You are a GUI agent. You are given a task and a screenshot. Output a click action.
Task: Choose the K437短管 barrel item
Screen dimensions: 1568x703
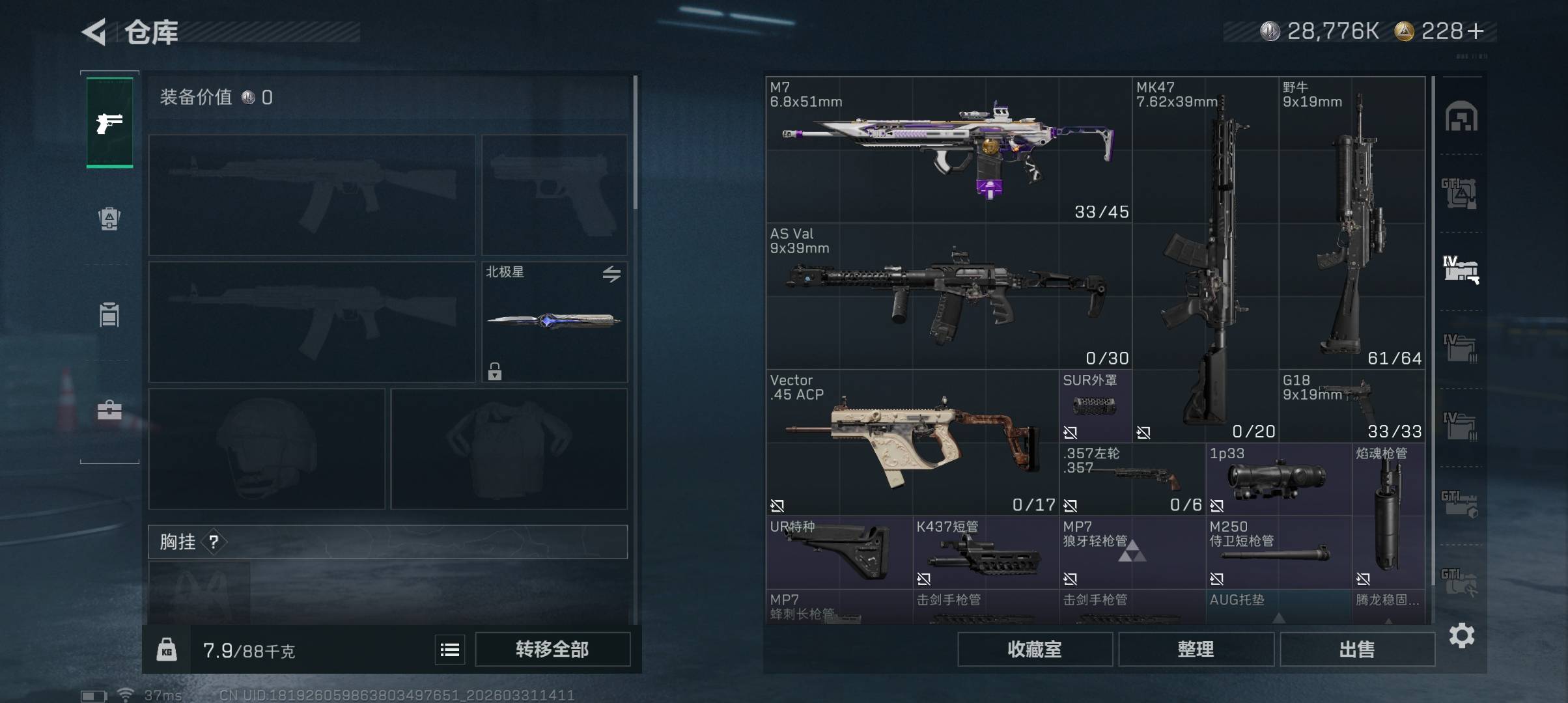pyautogui.click(x=985, y=553)
